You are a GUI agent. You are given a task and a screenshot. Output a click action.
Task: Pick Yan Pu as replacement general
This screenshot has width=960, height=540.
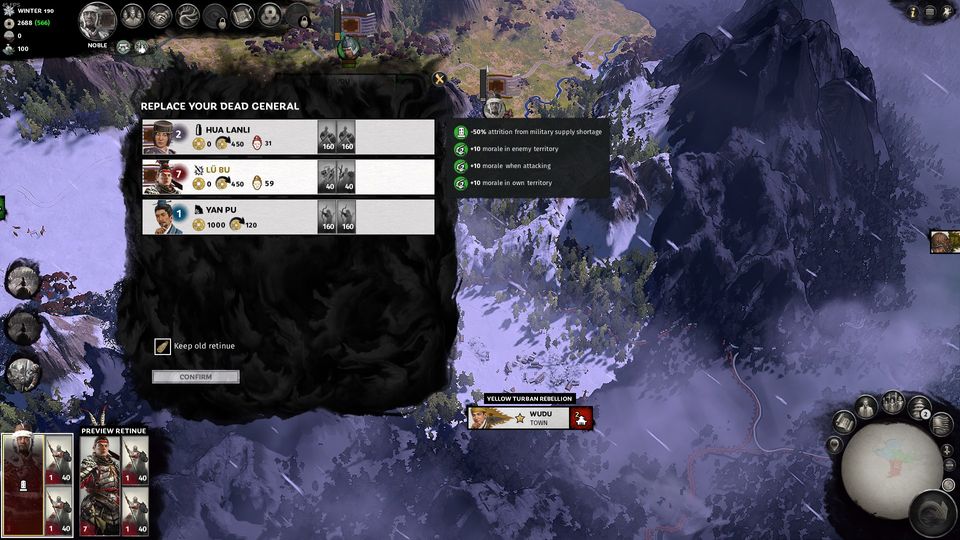click(x=288, y=217)
